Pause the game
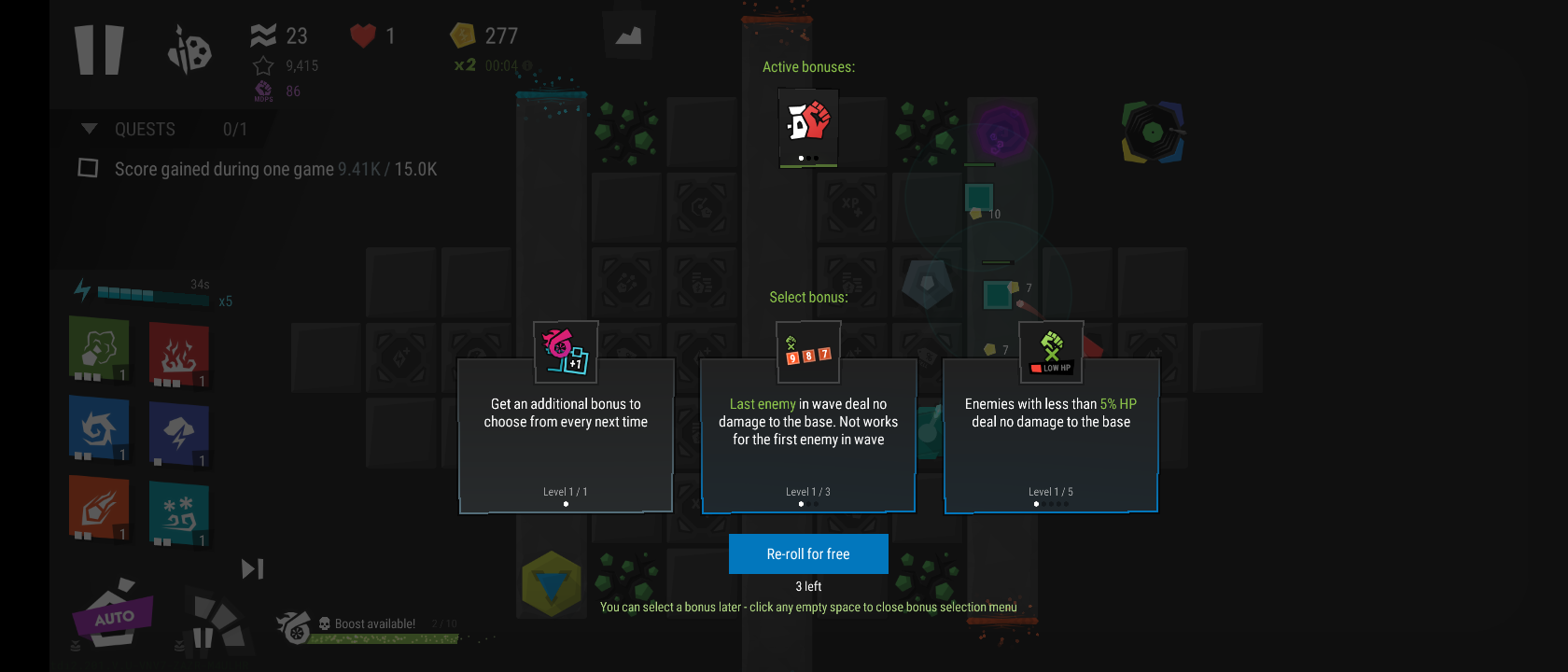Viewport: 1568px width, 672px height. pyautogui.click(x=99, y=49)
